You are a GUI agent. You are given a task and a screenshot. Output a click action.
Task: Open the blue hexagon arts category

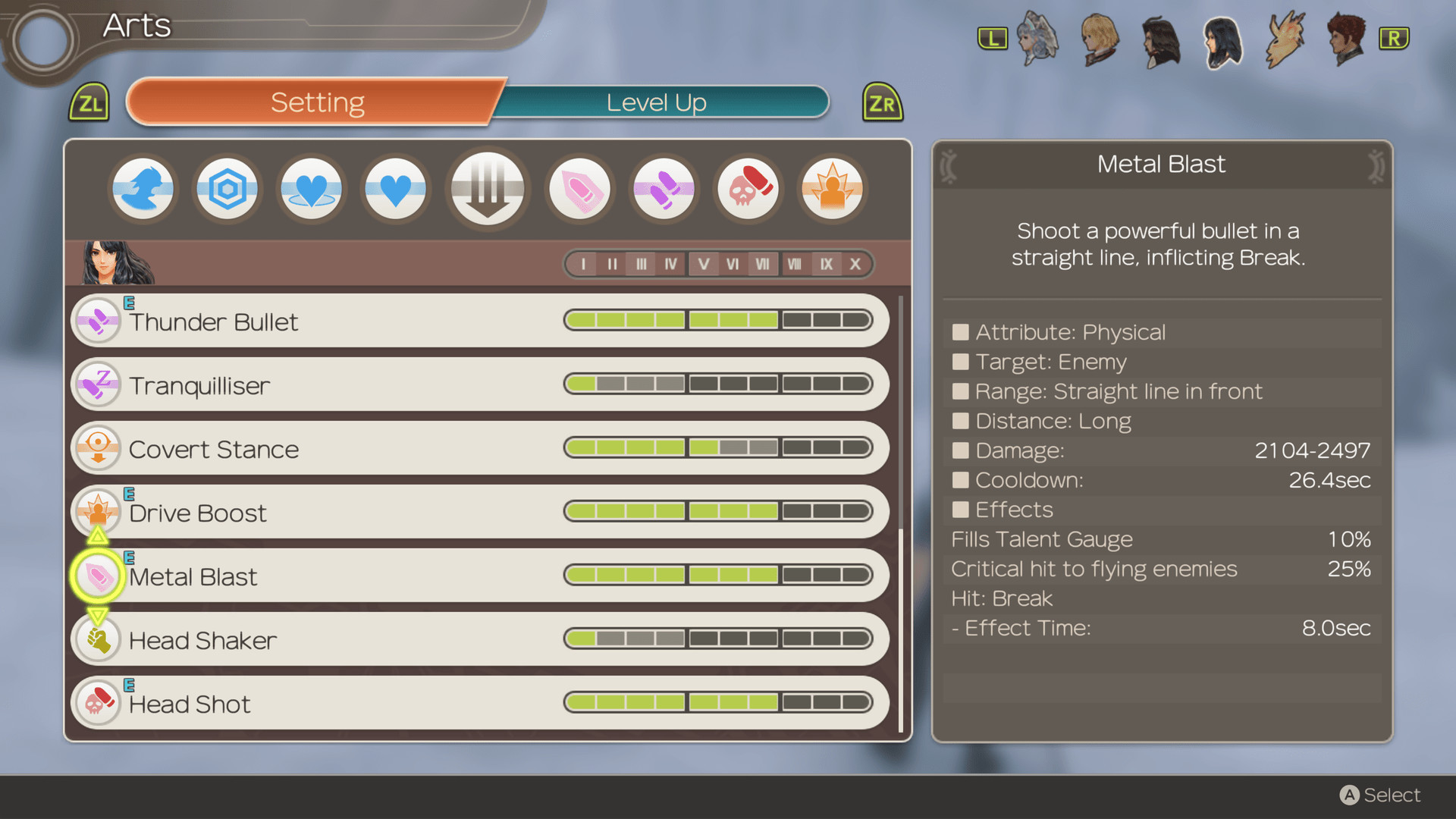(x=227, y=189)
